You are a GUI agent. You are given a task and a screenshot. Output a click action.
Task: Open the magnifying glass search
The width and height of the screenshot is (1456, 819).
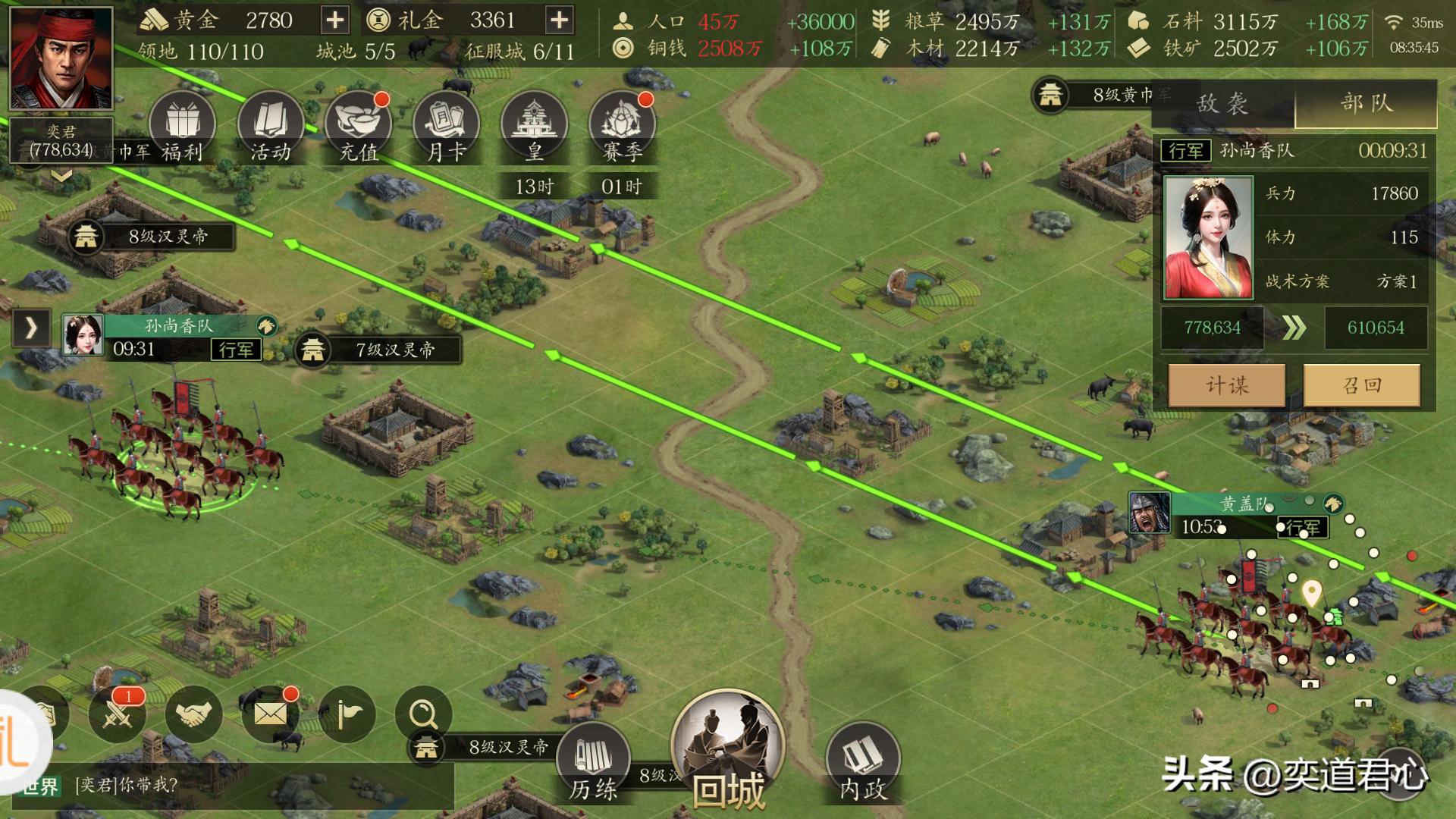coord(422,714)
